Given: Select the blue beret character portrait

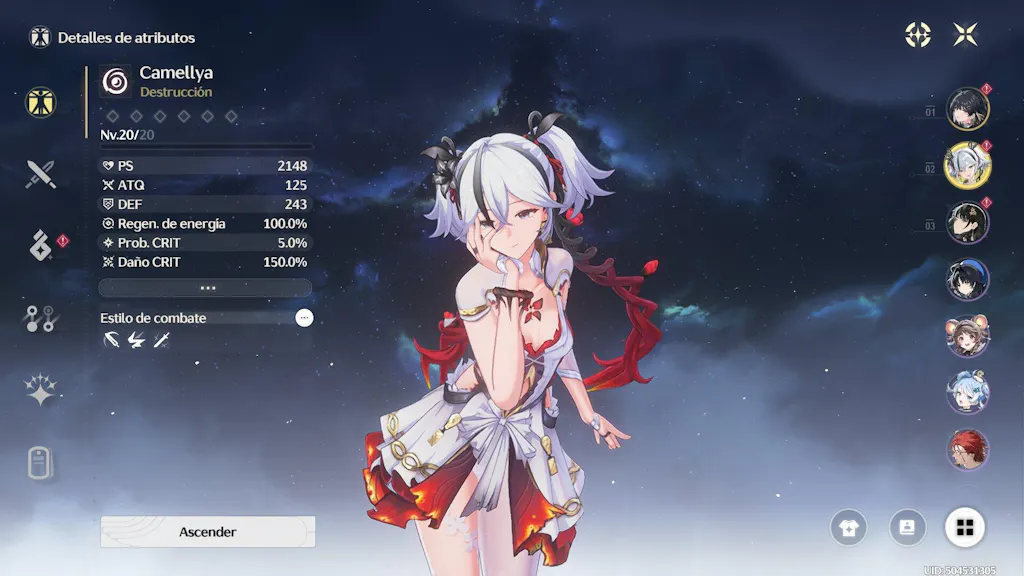Looking at the screenshot, I should tap(967, 280).
